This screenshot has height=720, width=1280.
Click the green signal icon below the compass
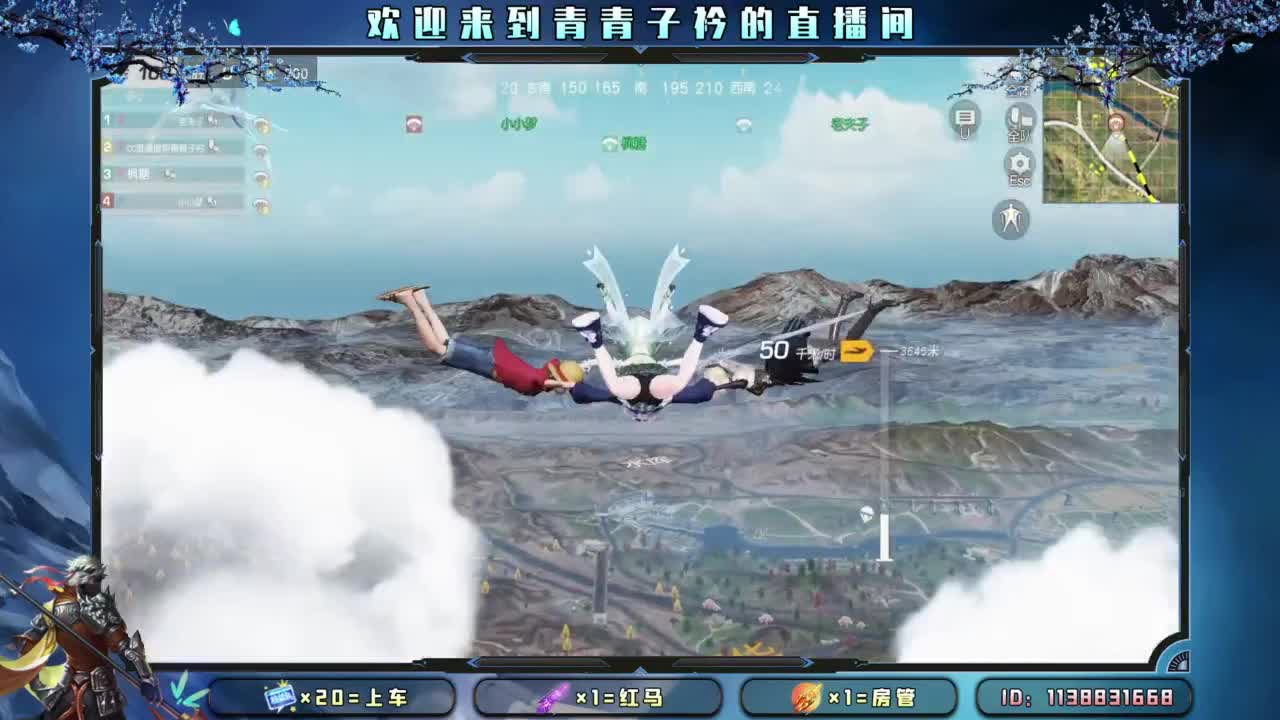pyautogui.click(x=609, y=142)
